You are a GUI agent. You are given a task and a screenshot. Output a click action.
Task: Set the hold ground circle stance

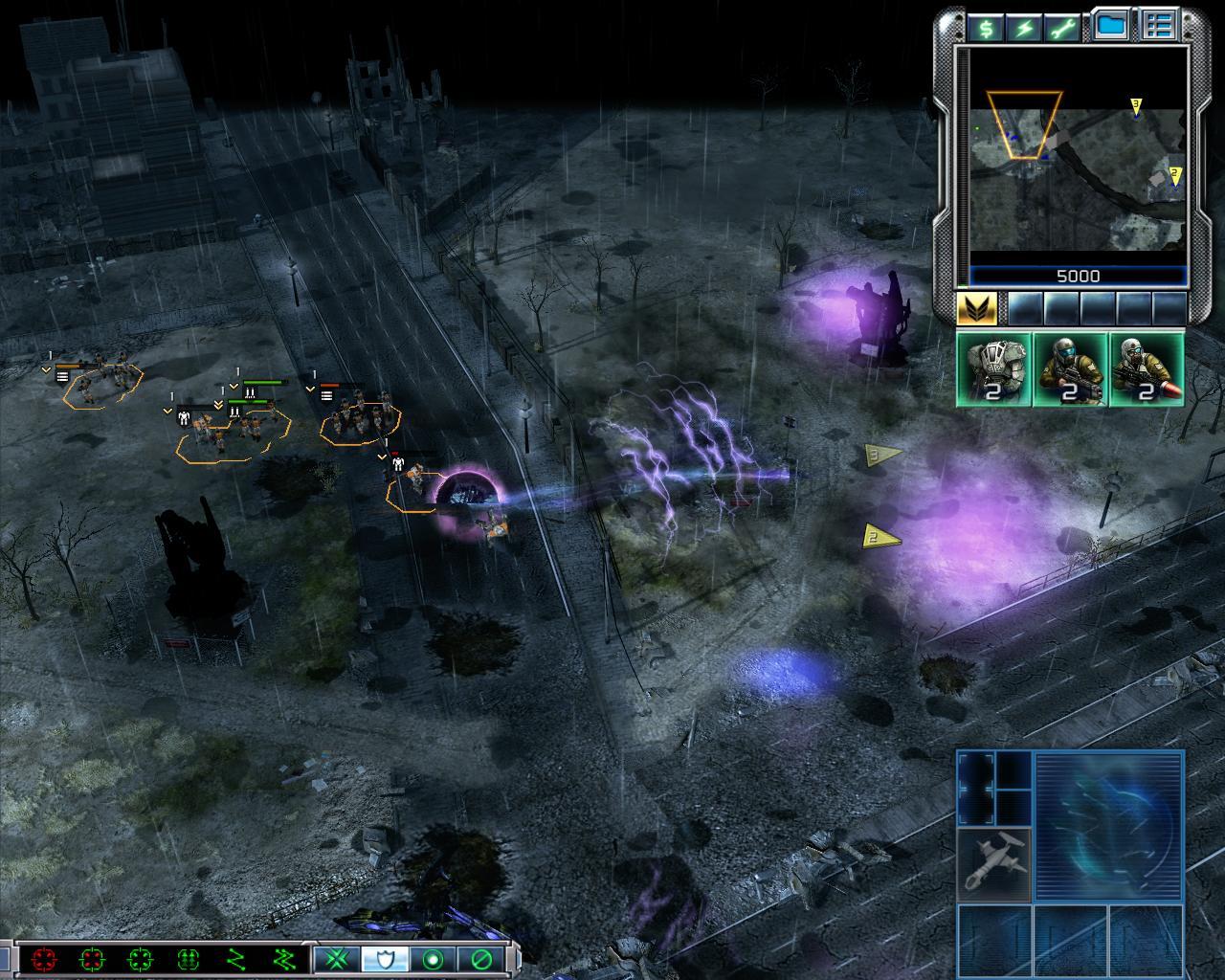(433, 958)
